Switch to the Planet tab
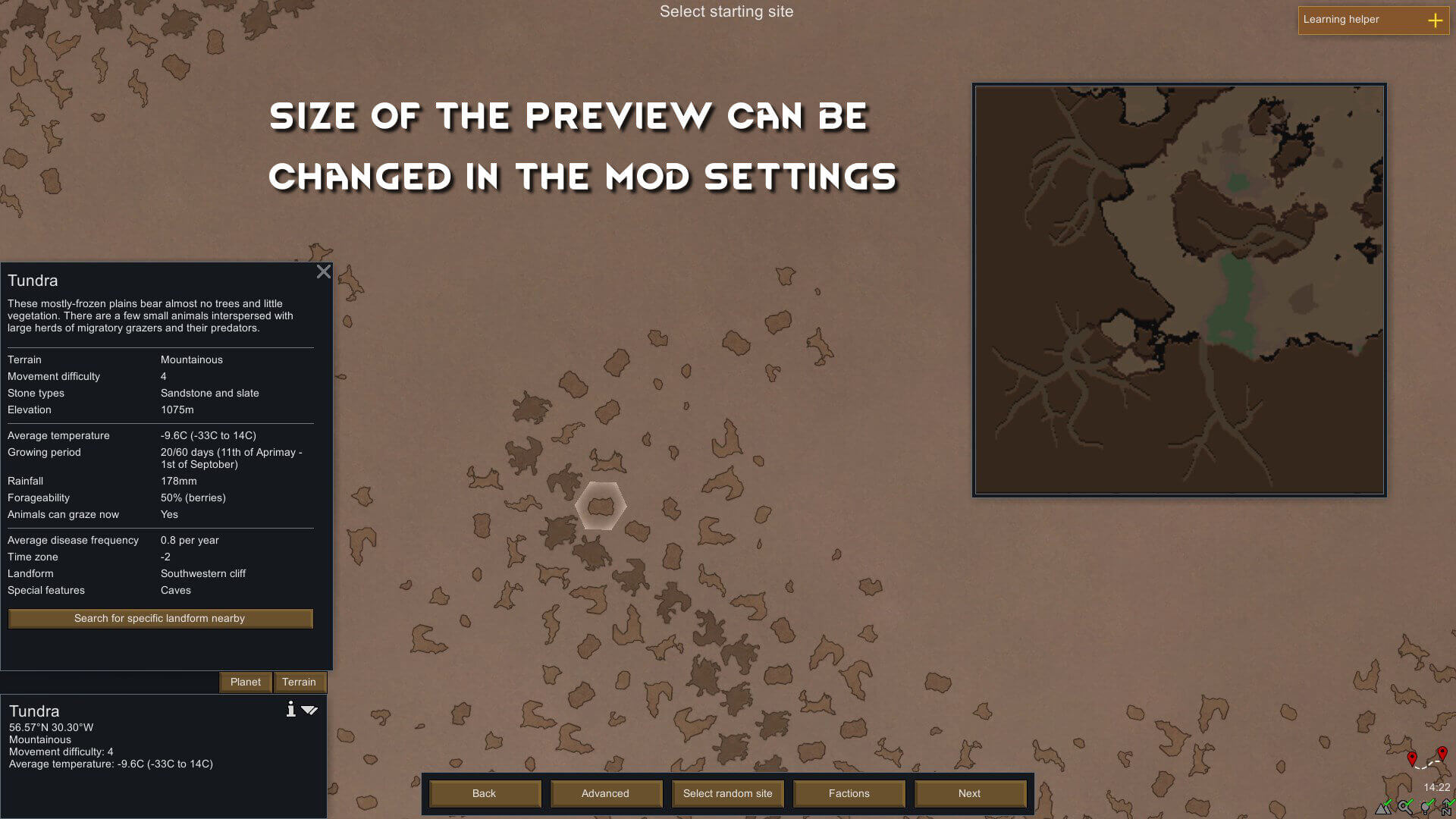The image size is (1456, 819). 245,682
